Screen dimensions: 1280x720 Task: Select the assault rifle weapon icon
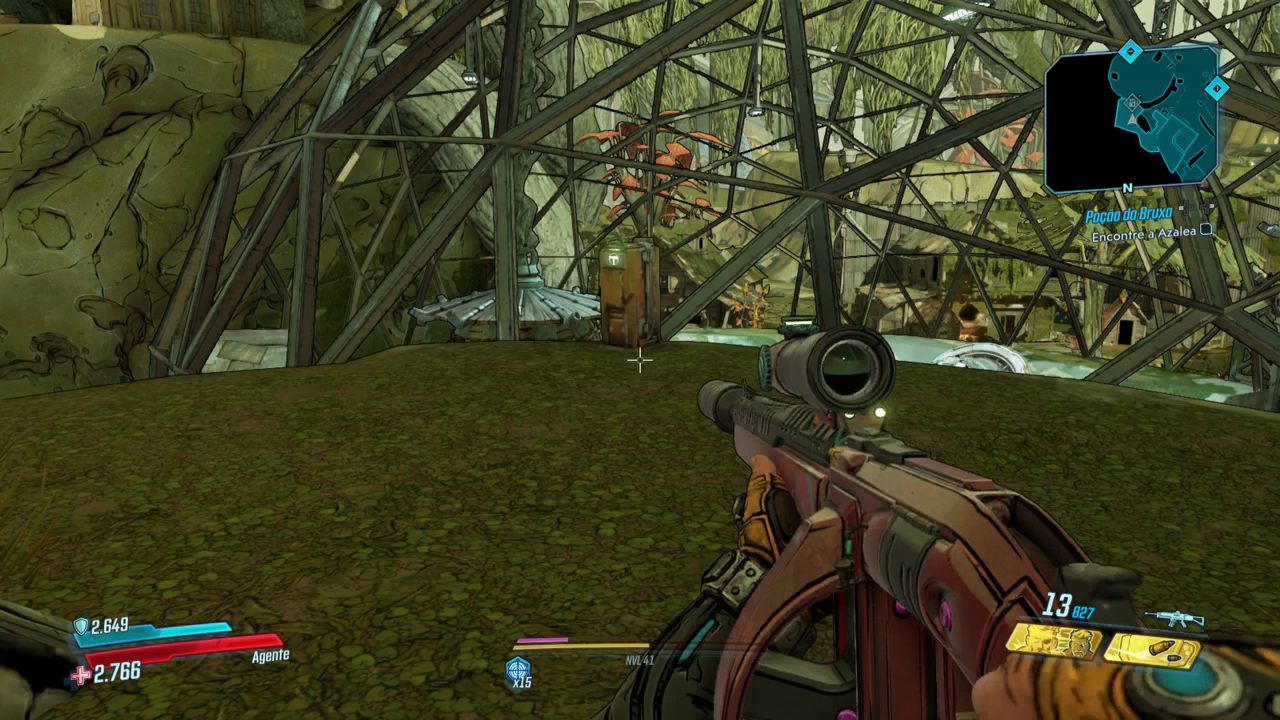(1174, 618)
